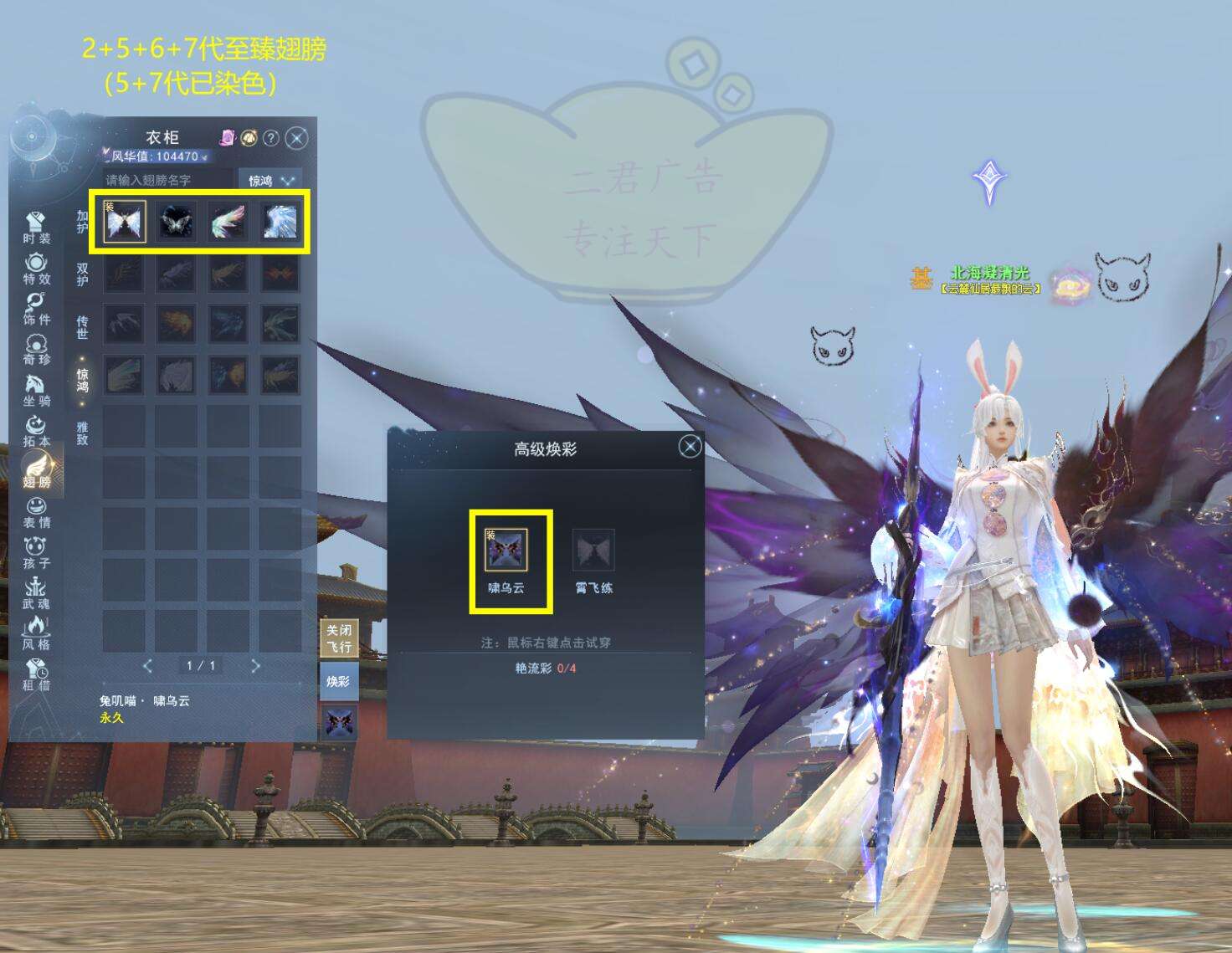Screen dimensions: 1232x953
Task: Toggle the 焕彩 recolor button
Action: (338, 682)
